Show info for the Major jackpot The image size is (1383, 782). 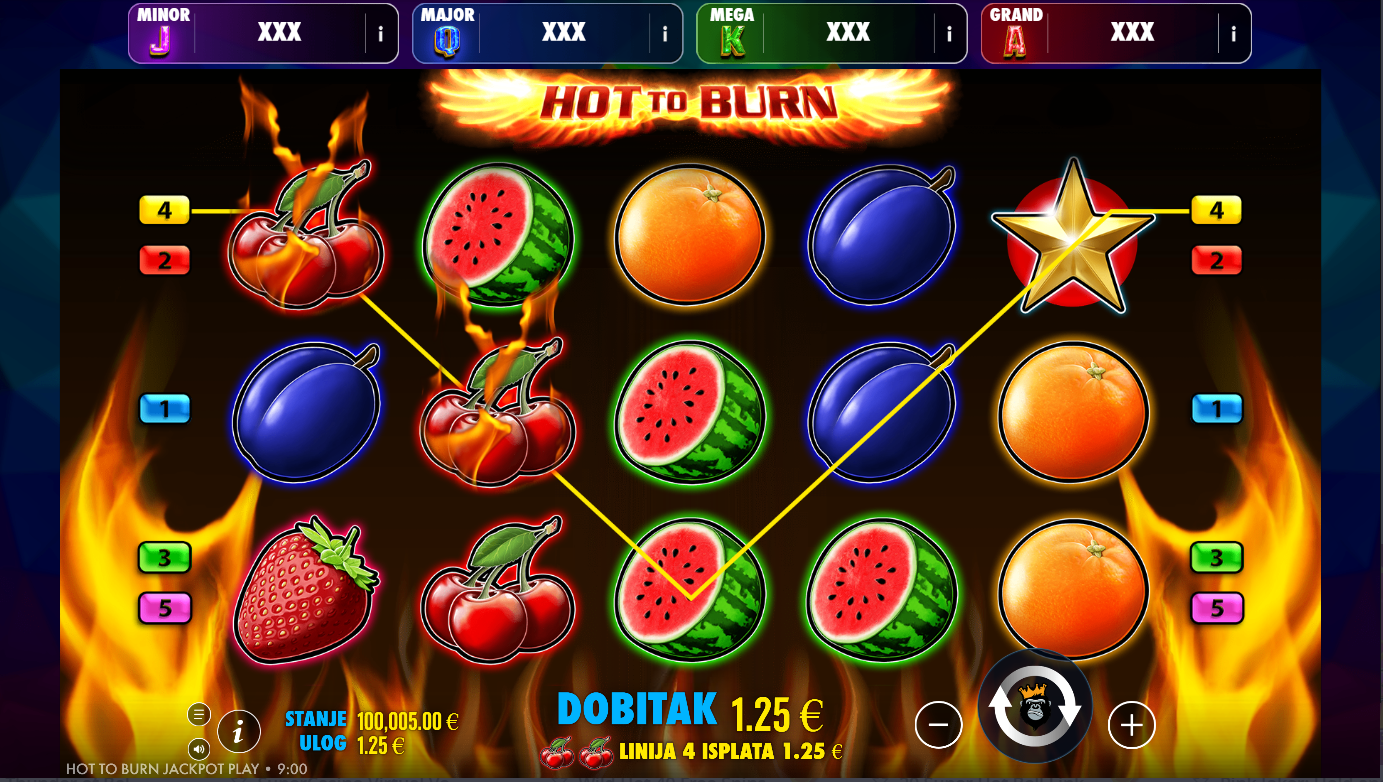[x=665, y=34]
